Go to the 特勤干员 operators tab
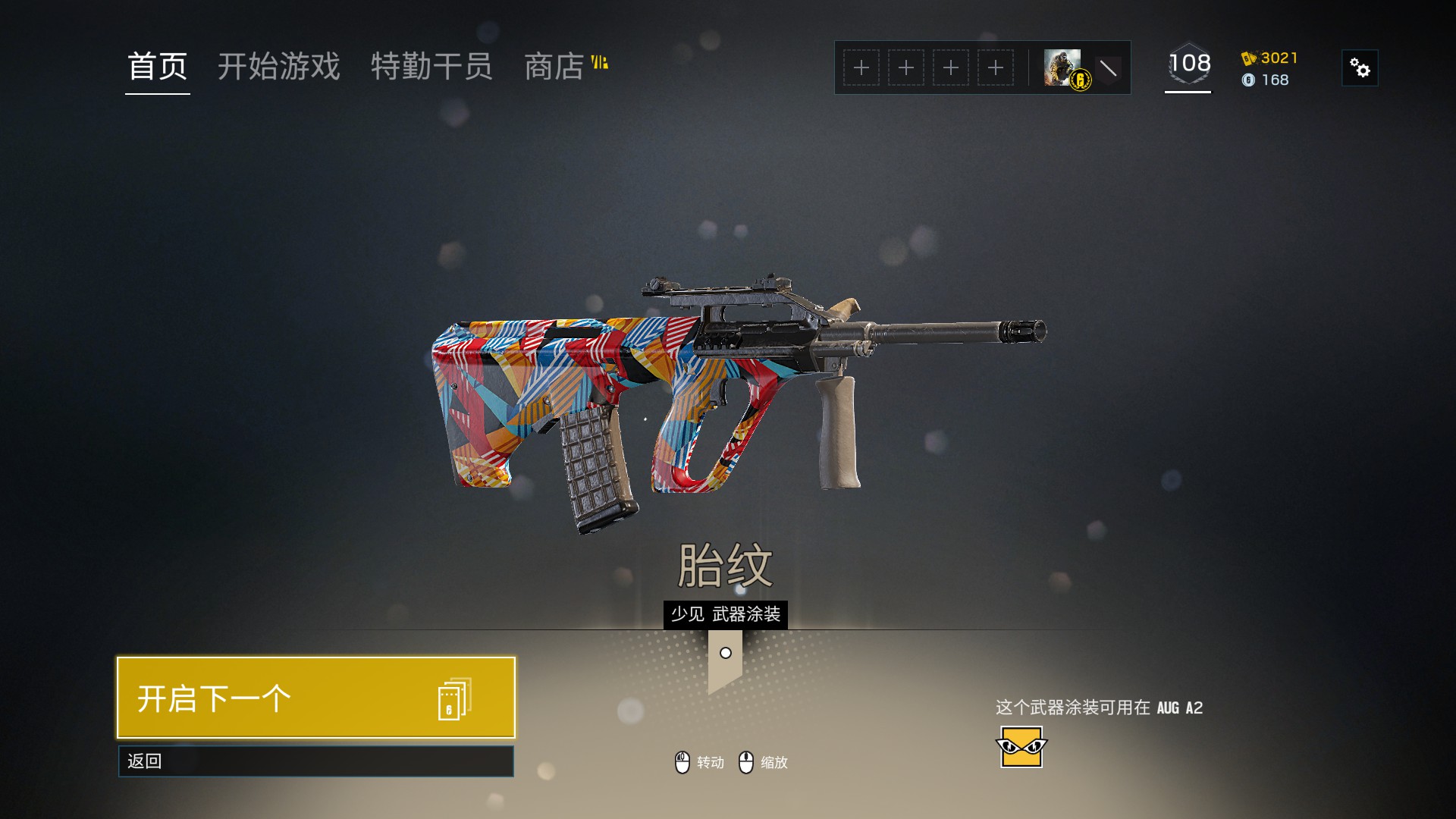The image size is (1456, 819). (431, 67)
